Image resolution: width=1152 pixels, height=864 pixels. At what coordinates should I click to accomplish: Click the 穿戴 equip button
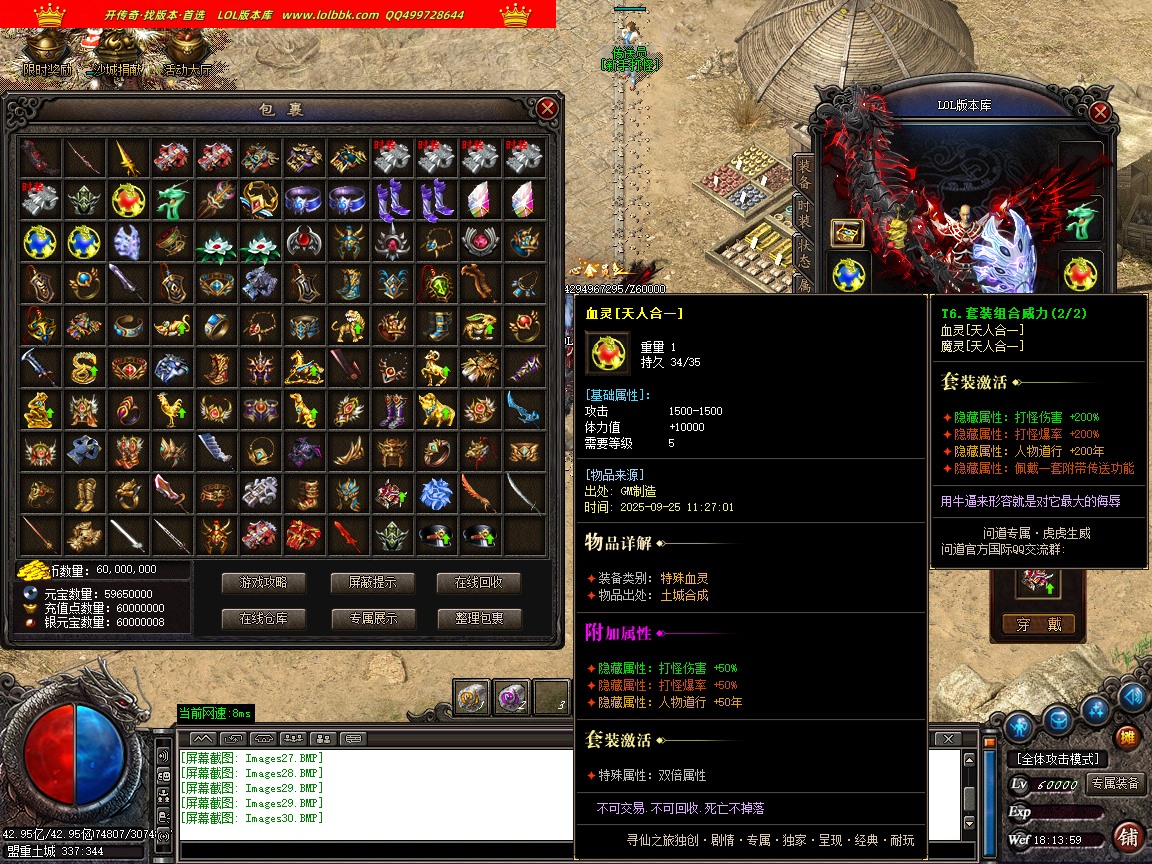pyautogui.click(x=1039, y=625)
